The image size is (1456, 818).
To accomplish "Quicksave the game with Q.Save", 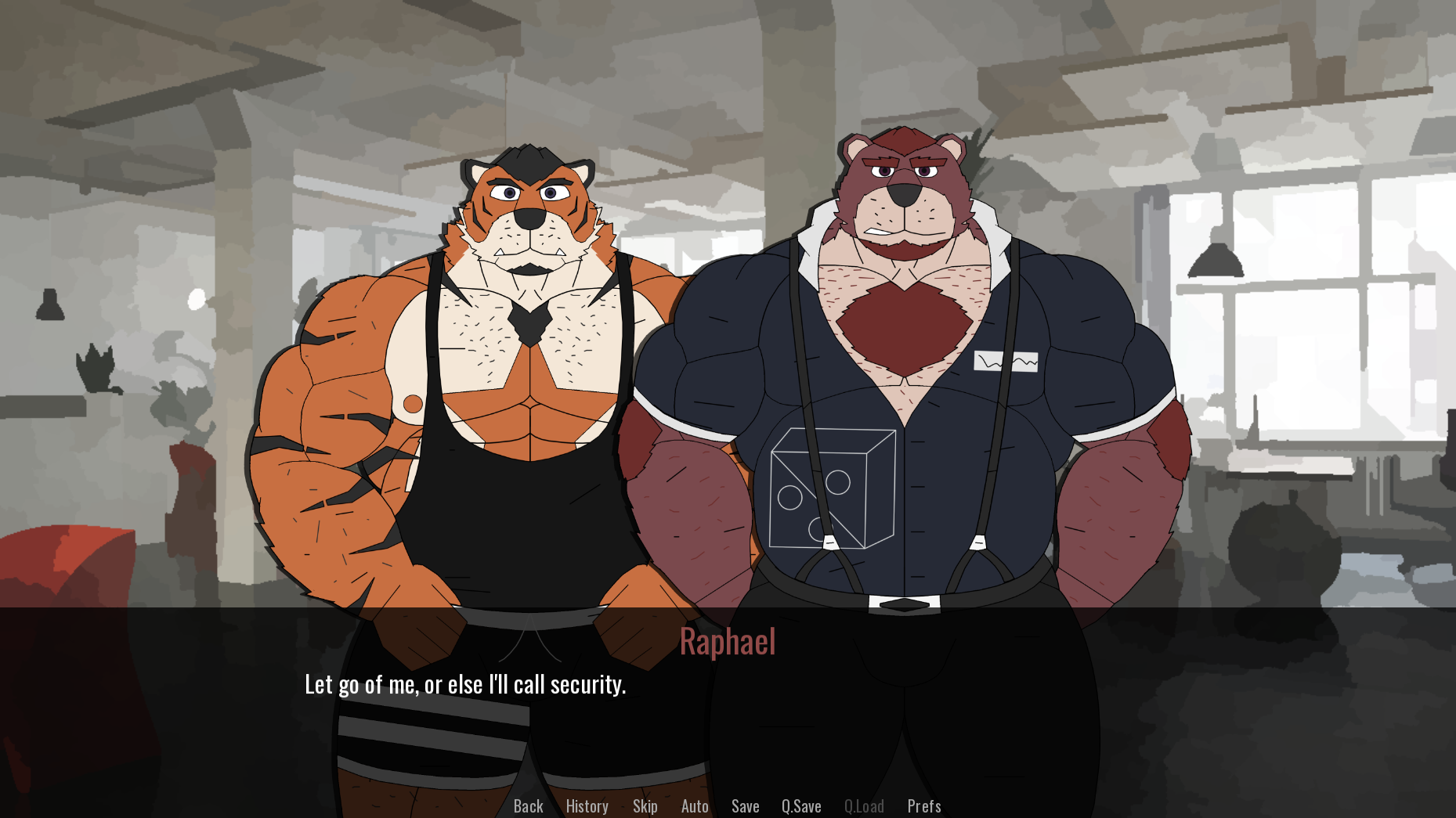I will coord(800,805).
